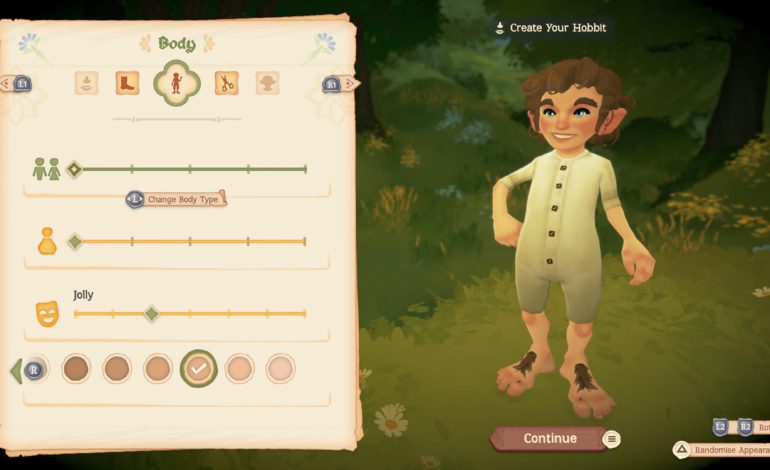Pick the palest skin tone swatch
This screenshot has width=770, height=470.
281,369
